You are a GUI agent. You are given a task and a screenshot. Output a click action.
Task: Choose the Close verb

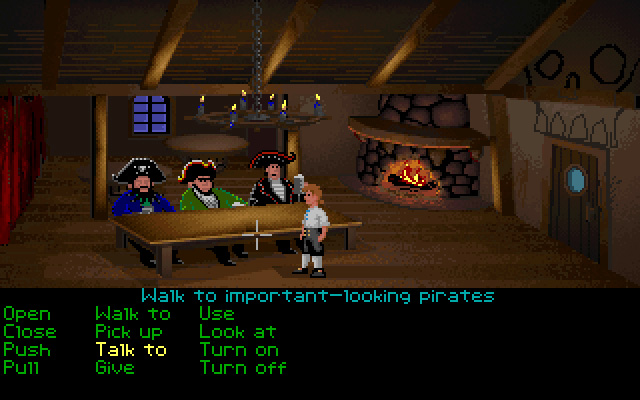[30, 332]
